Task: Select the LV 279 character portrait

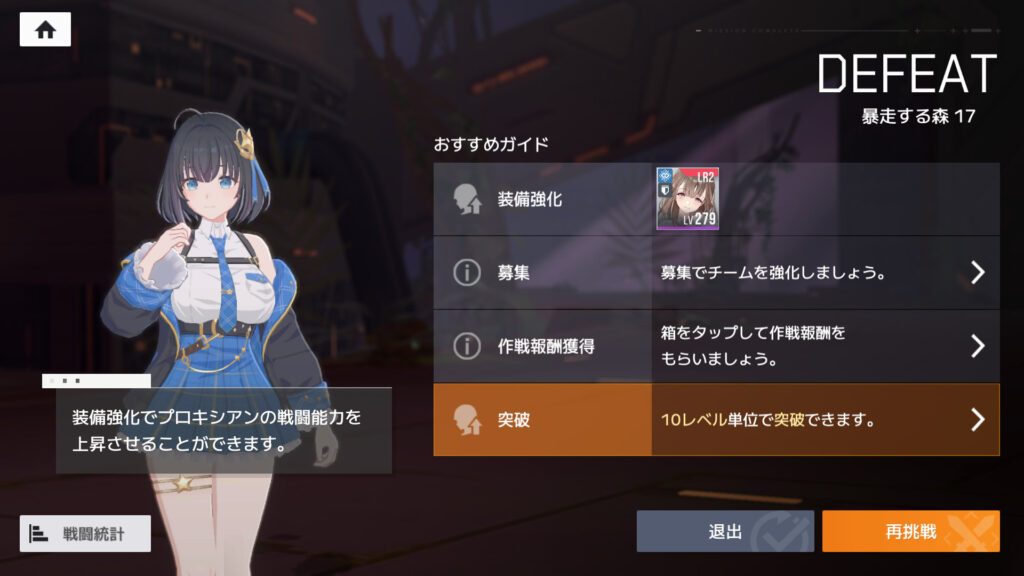Action: pos(687,199)
